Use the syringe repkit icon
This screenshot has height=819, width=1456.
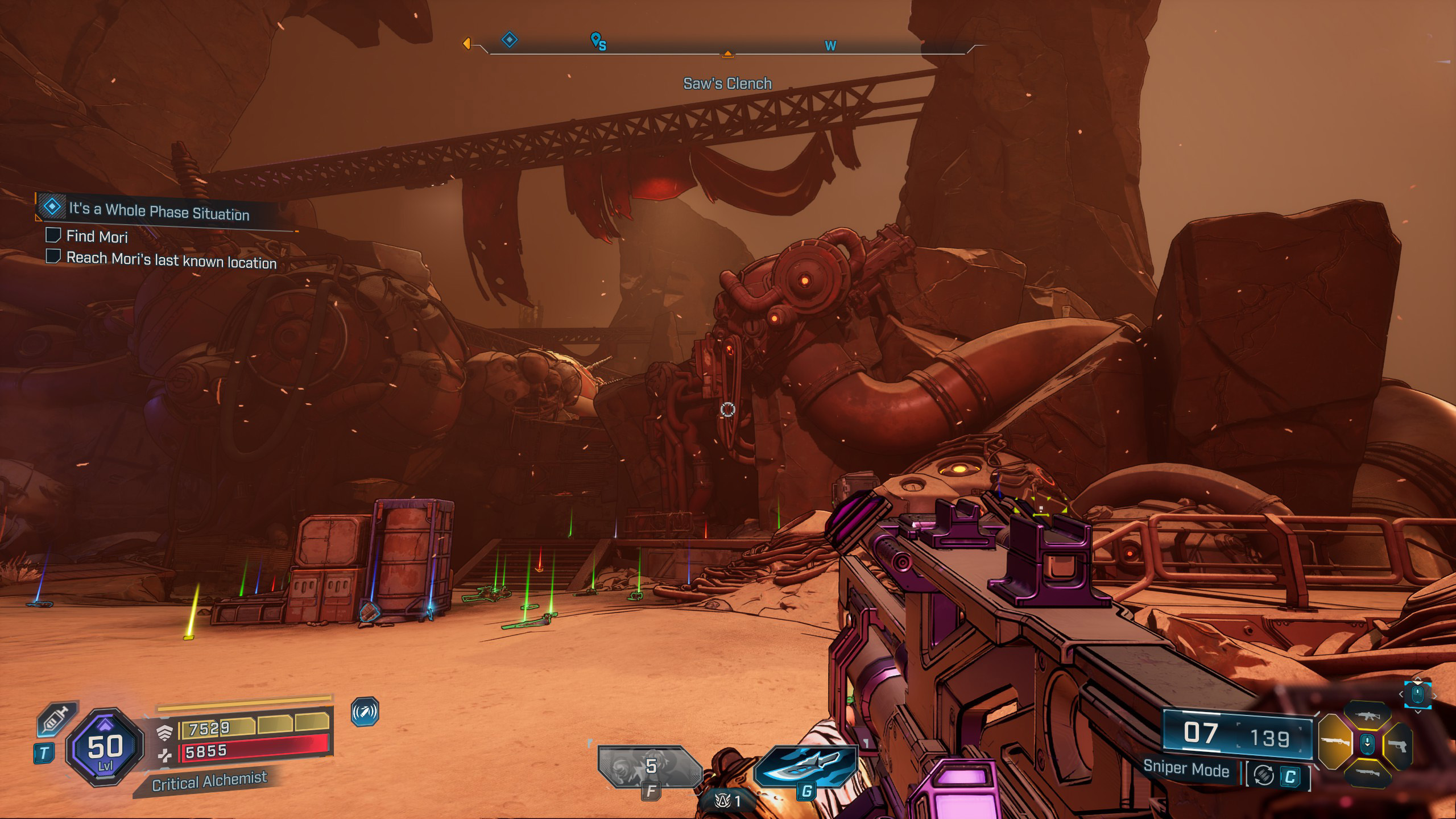point(56,721)
